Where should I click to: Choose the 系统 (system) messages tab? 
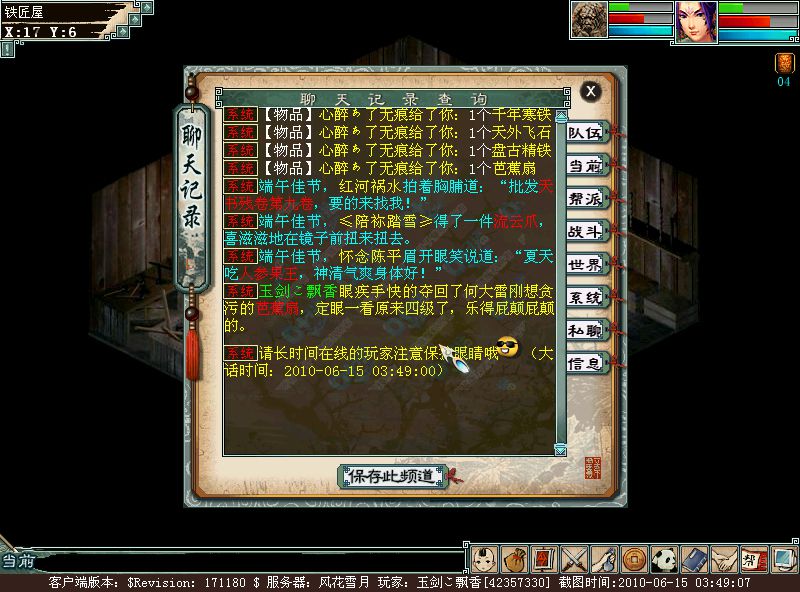tap(585, 297)
